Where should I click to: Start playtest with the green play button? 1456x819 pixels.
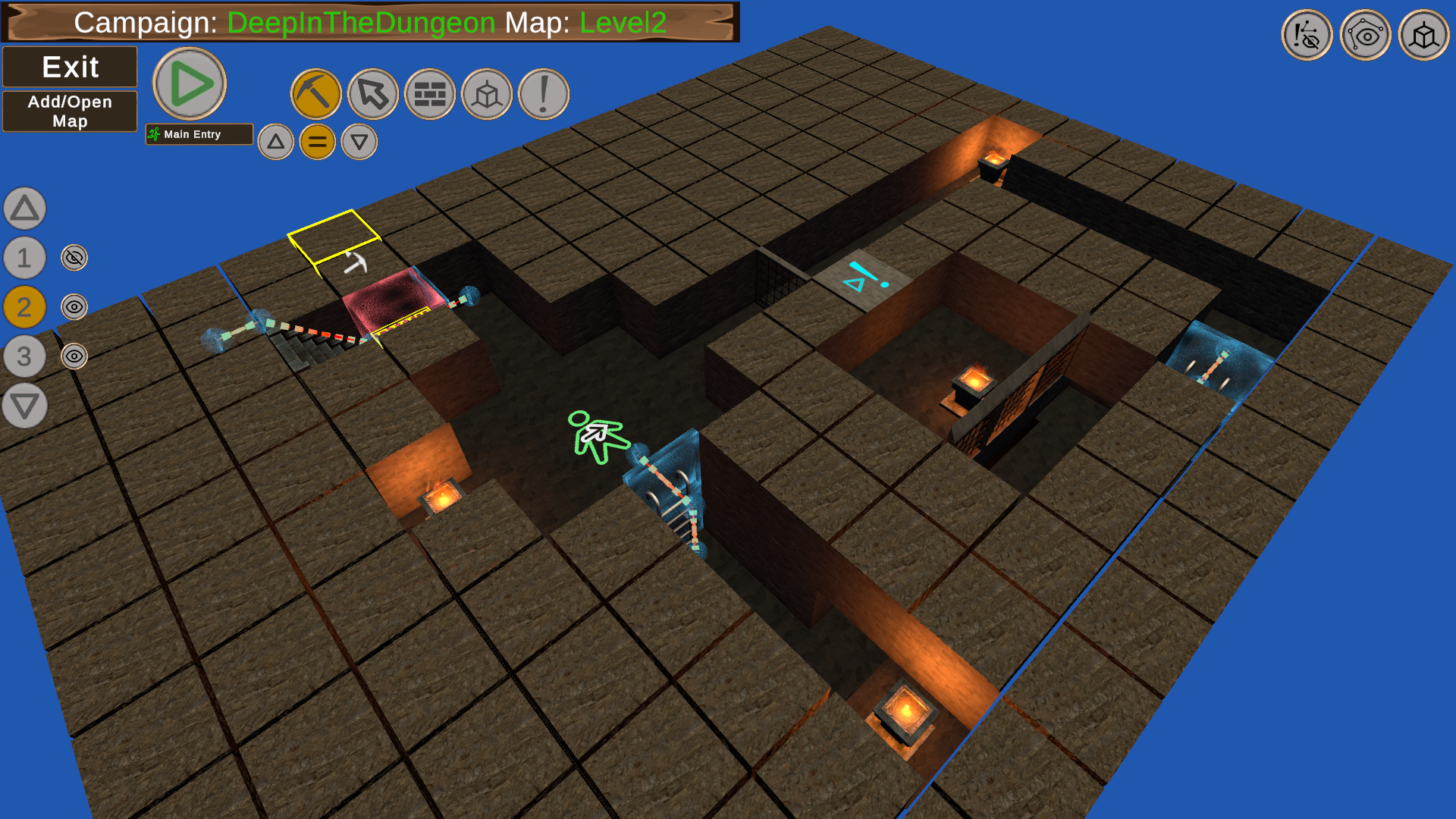click(x=190, y=83)
